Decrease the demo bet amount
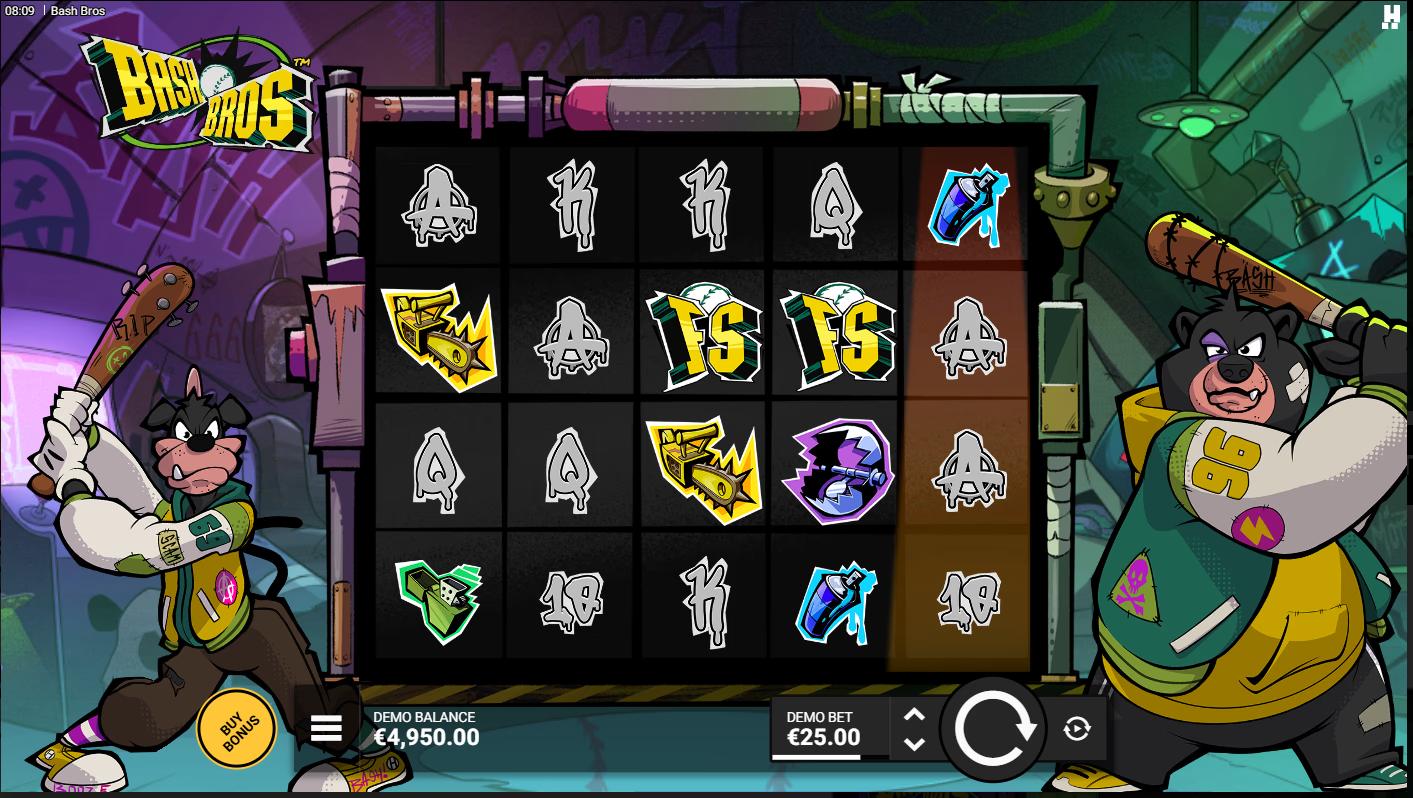Screen dimensions: 1413x798 (914, 744)
